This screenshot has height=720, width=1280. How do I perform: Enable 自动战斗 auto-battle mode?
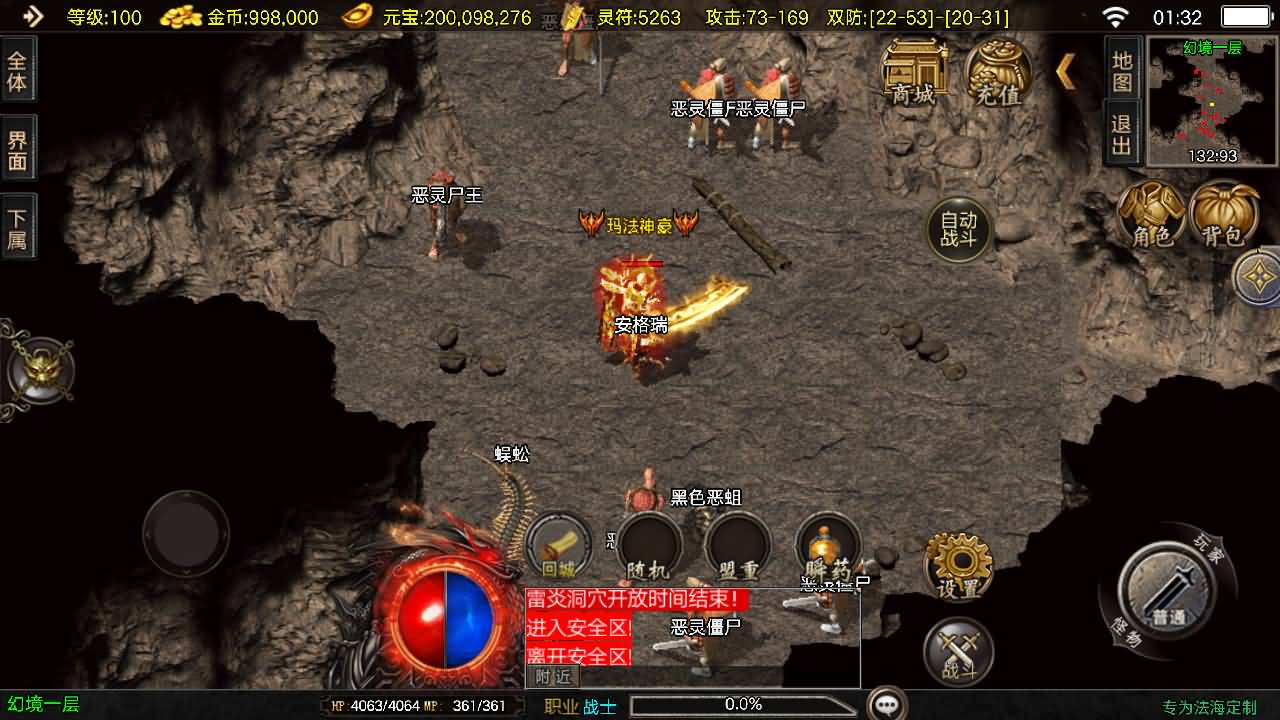(957, 228)
